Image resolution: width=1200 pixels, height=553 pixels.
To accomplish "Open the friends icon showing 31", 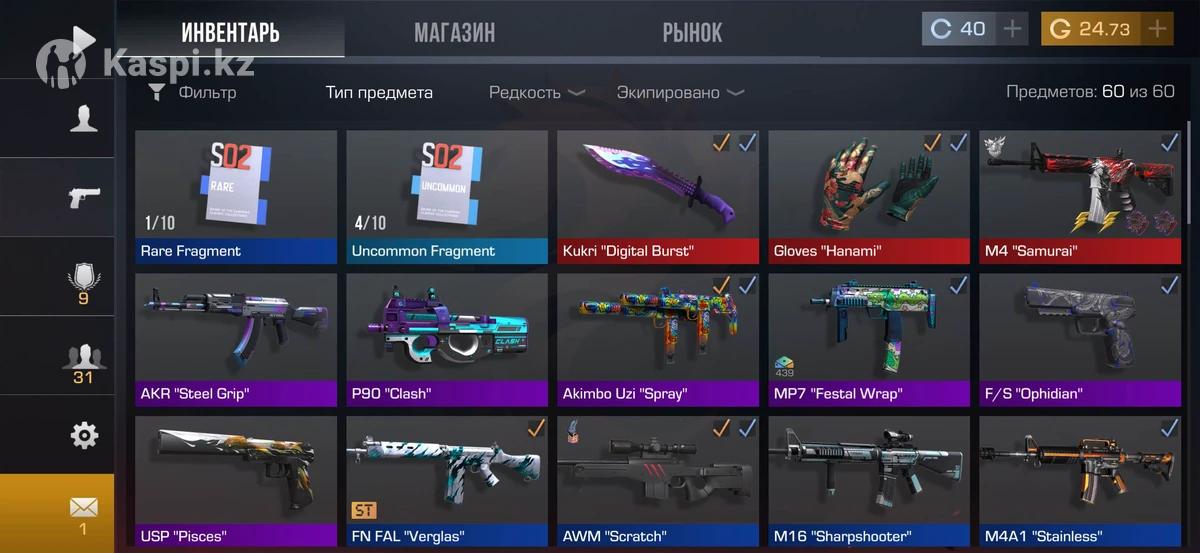I will point(83,361).
